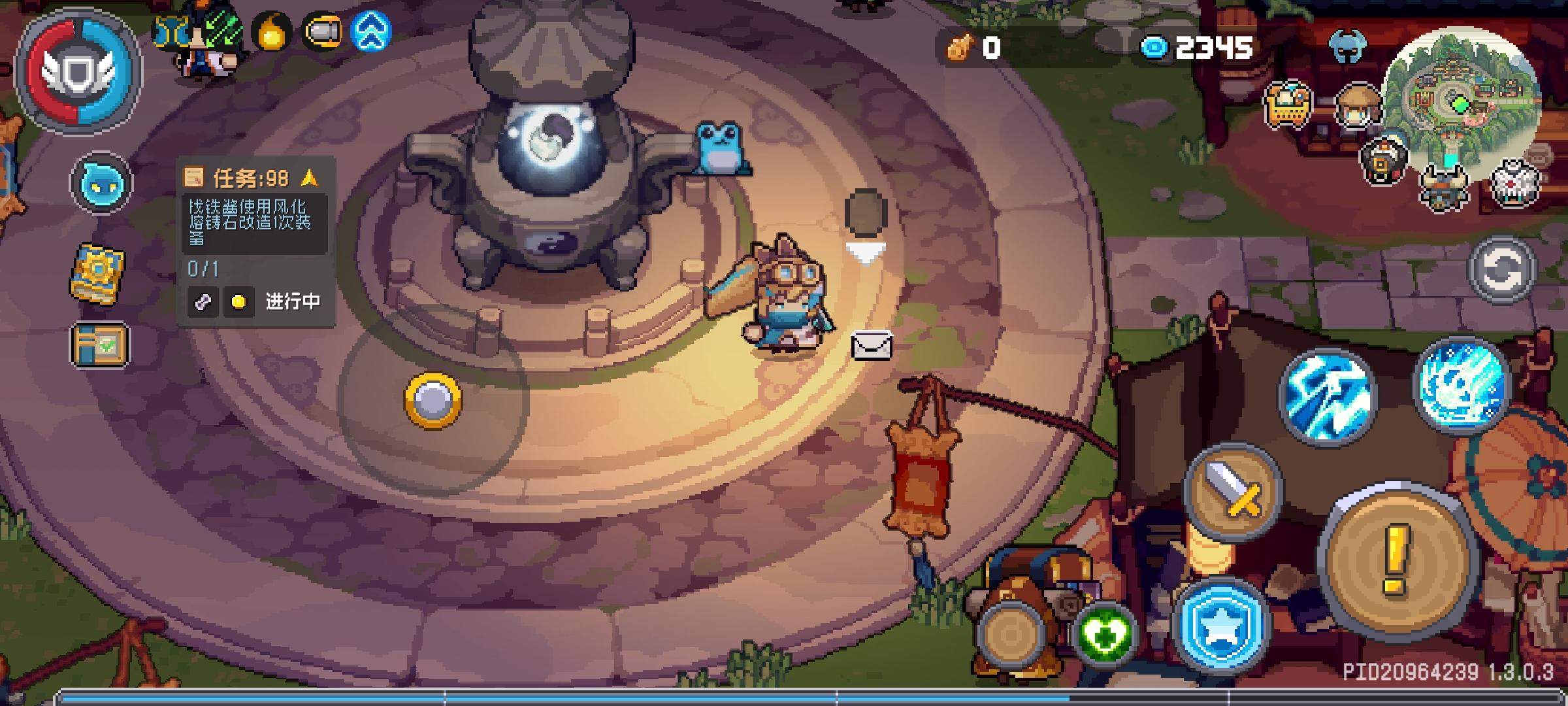The width and height of the screenshot is (1568, 706).
Task: Toggle the blue speed boost buff icon
Action: click(369, 29)
